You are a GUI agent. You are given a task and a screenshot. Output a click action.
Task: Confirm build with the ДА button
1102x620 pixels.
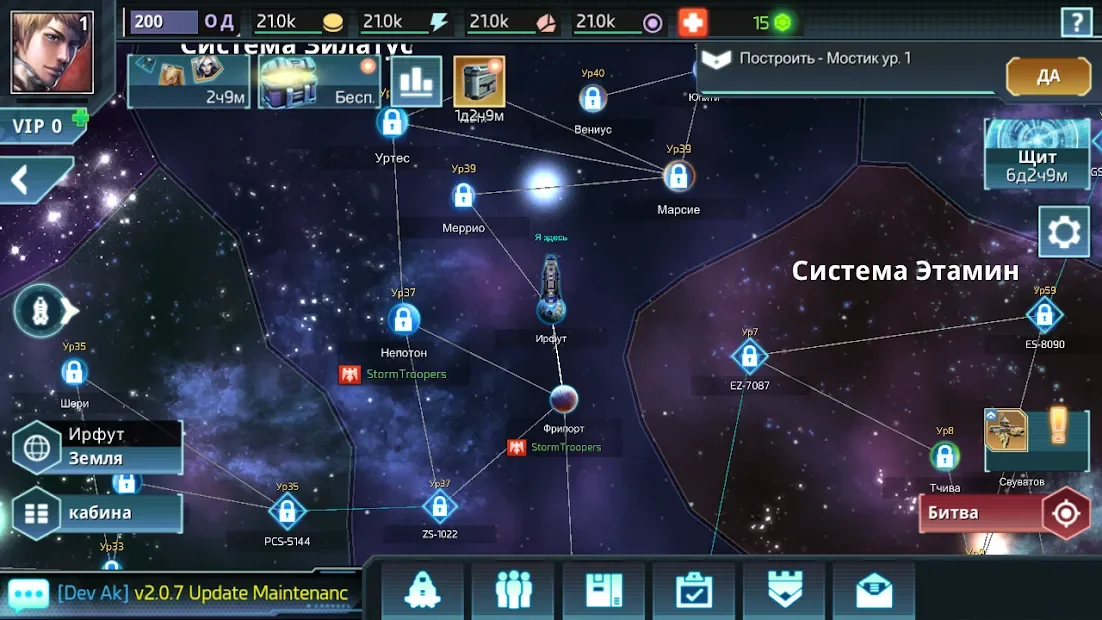pyautogui.click(x=1048, y=77)
